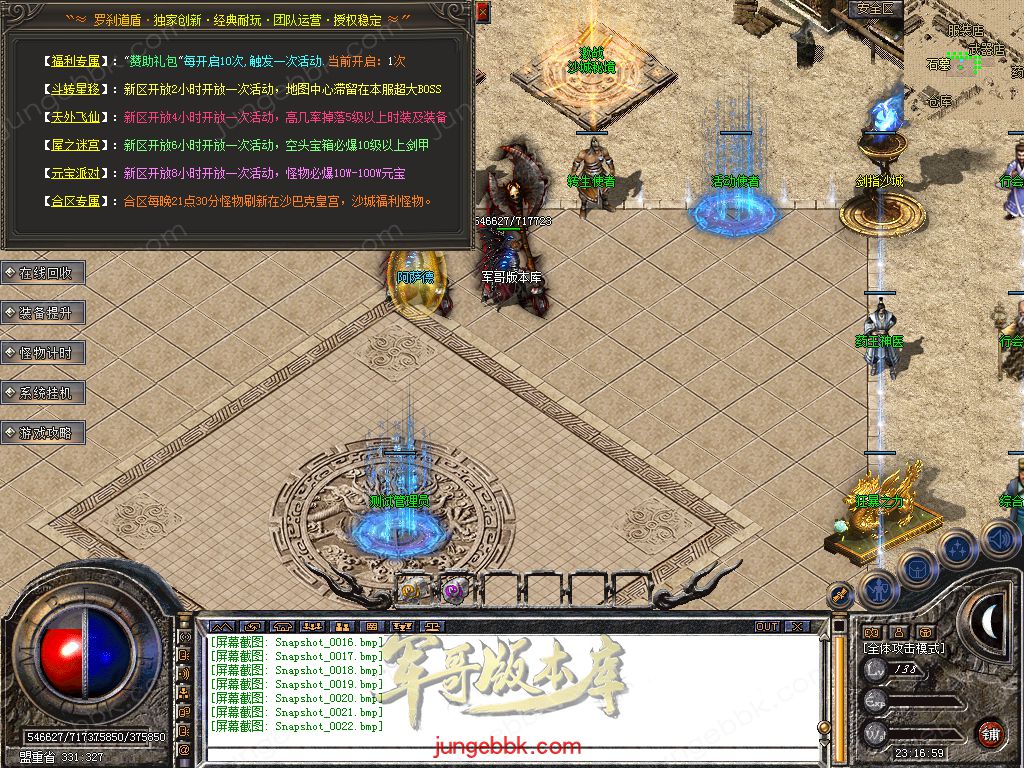Screen dimensions: 1024x768
Task: Show the 怪物计时 monster timer
Action: (44, 353)
